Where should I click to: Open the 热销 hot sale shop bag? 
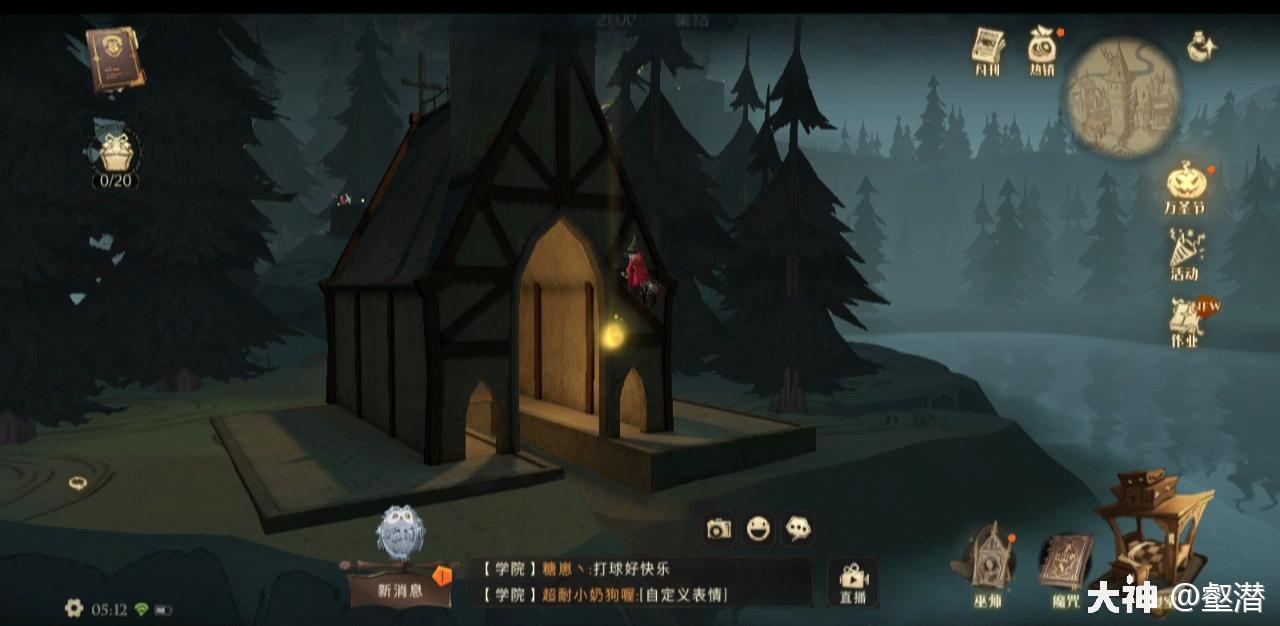point(1043,50)
